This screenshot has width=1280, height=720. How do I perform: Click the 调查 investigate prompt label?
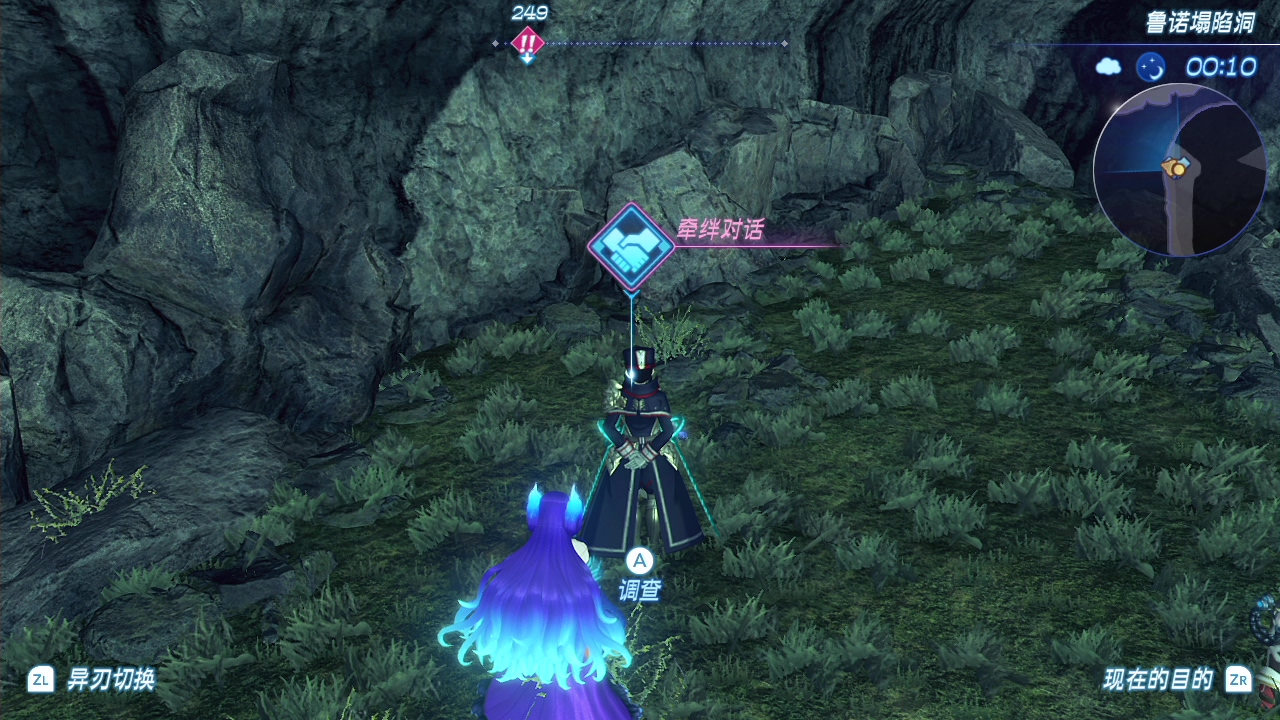(639, 590)
